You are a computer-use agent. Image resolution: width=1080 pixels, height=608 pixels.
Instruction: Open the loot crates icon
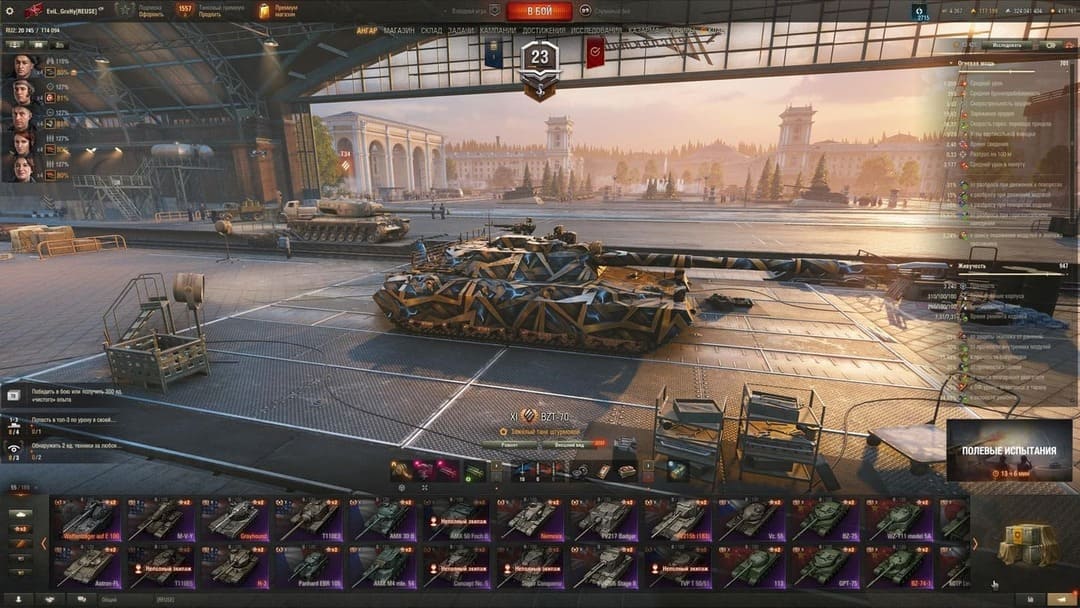[x=1027, y=545]
